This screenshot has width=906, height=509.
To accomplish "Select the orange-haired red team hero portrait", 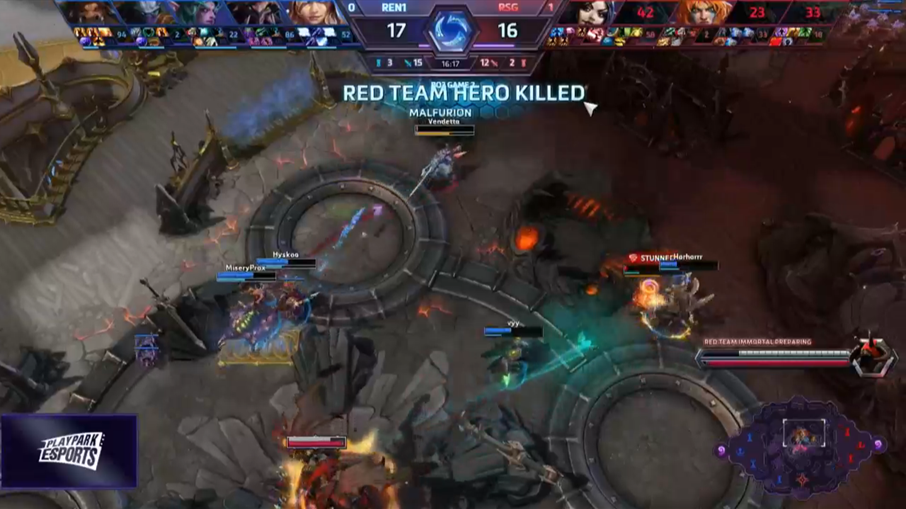I will (x=703, y=13).
